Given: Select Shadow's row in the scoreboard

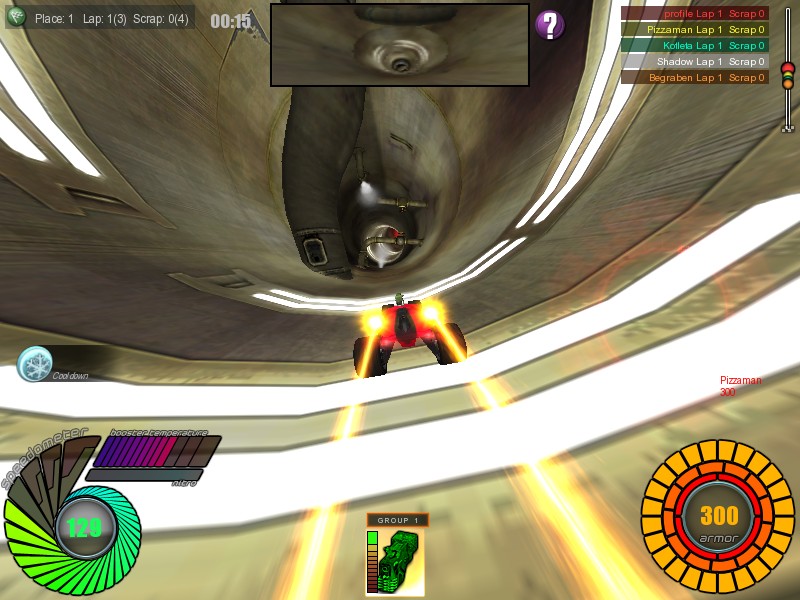Looking at the screenshot, I should pos(695,62).
